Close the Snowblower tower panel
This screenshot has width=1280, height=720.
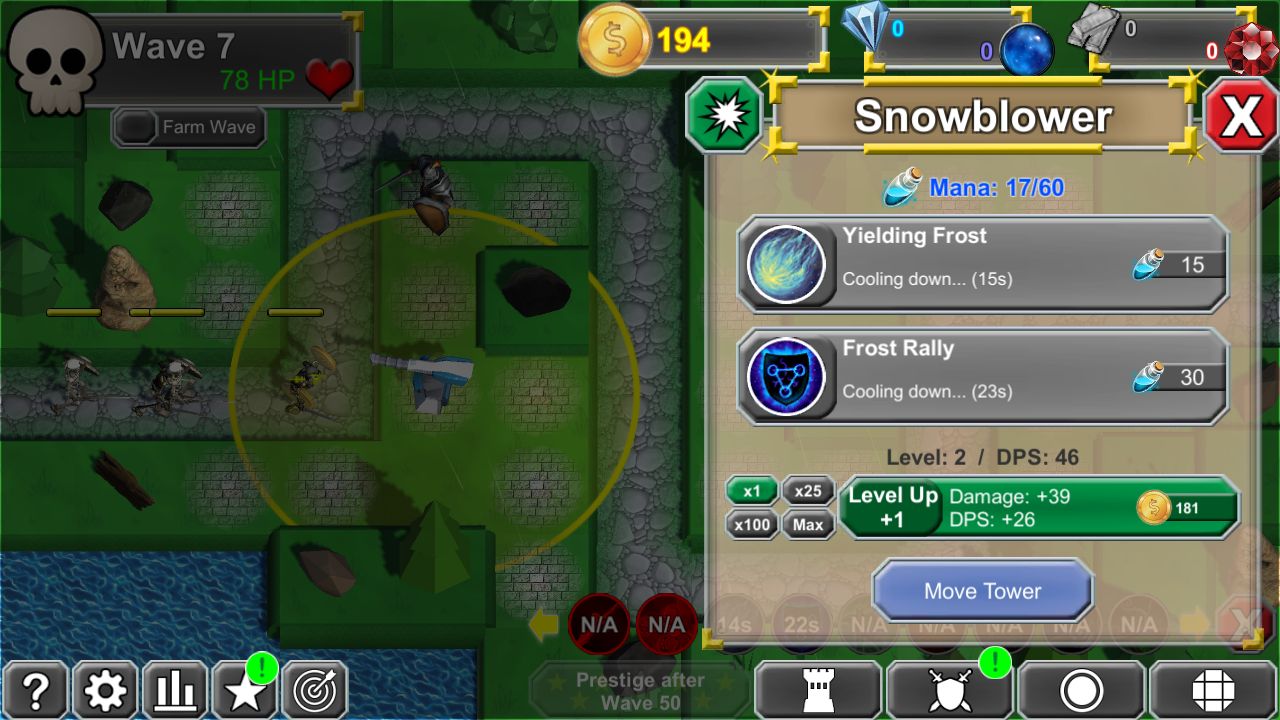(1240, 117)
